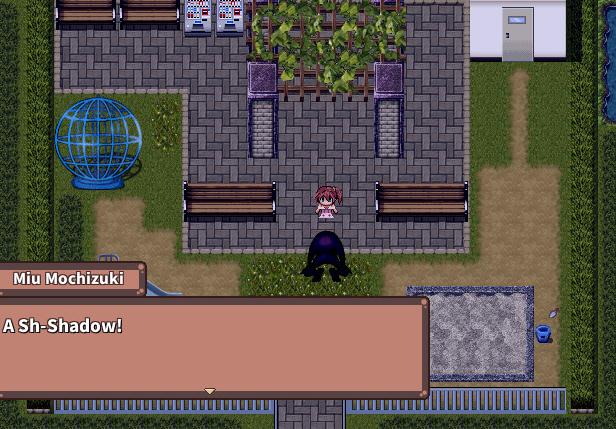The image size is (616, 429).
Task: Advance dialogue with the continue arrow
Action: pos(209,391)
